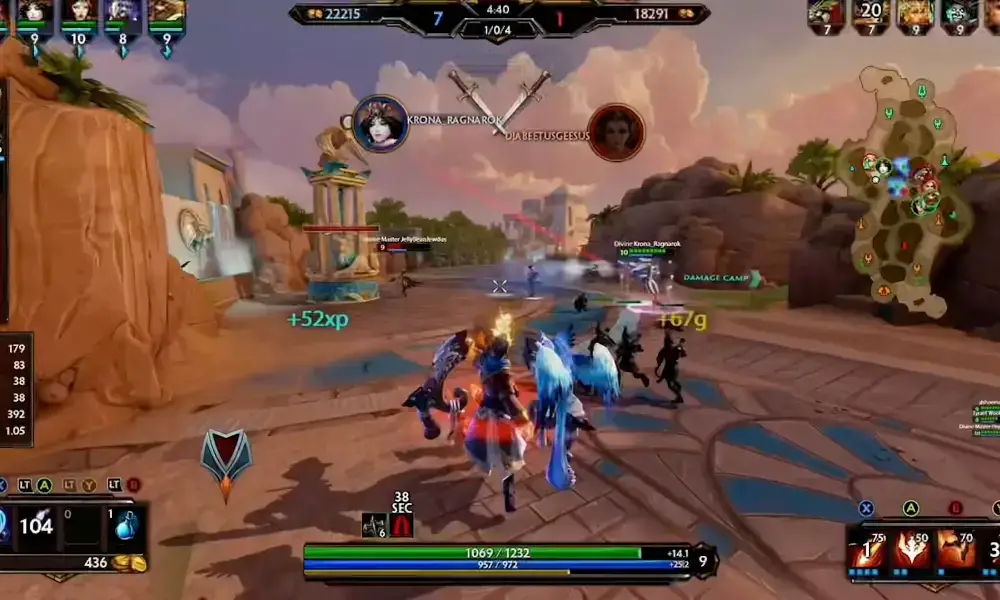Click the relic slot showing 104 cooldown
Viewport: 1000px width, 600px height.
37,526
